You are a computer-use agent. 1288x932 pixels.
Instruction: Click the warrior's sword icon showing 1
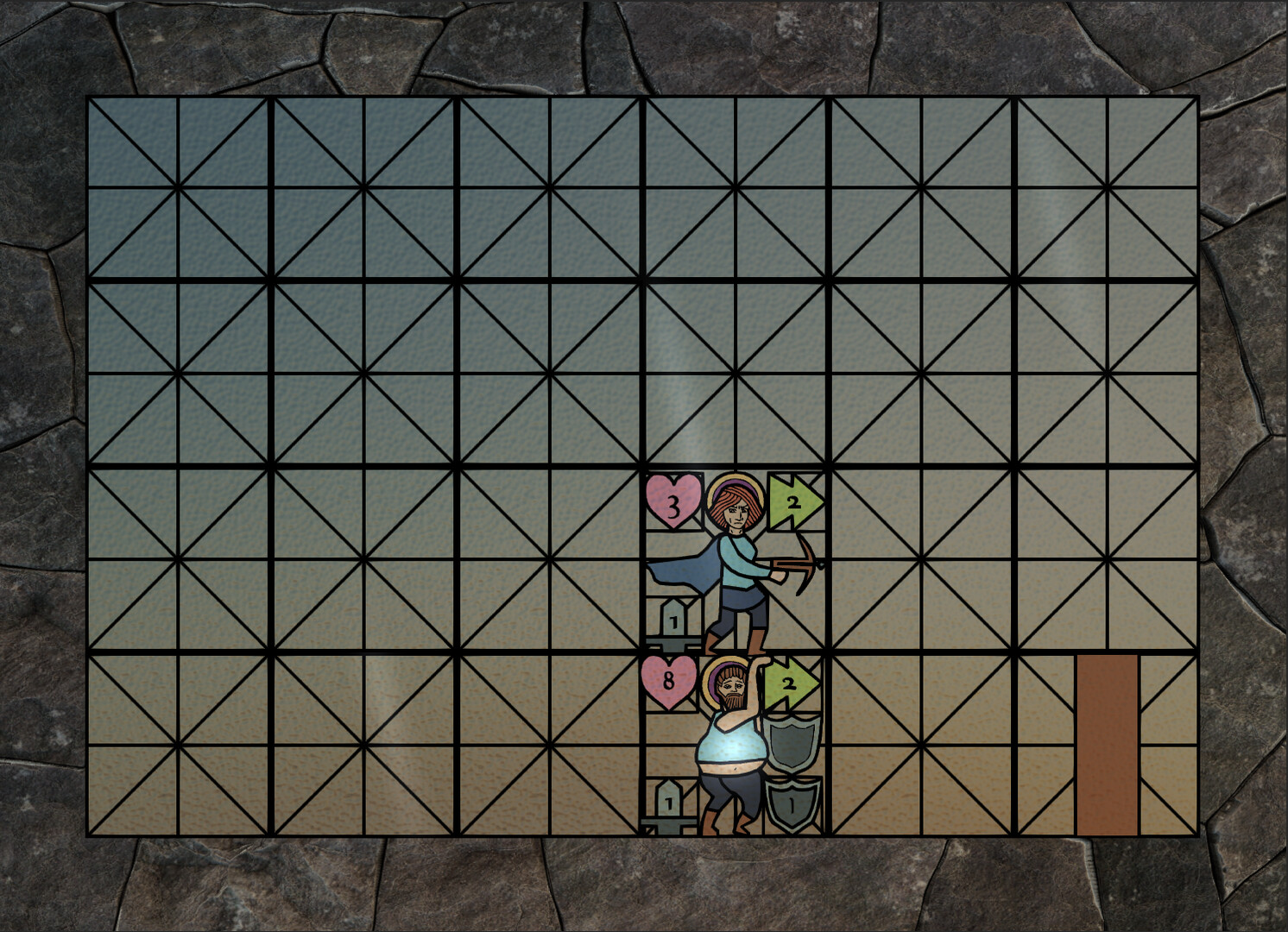point(669,803)
